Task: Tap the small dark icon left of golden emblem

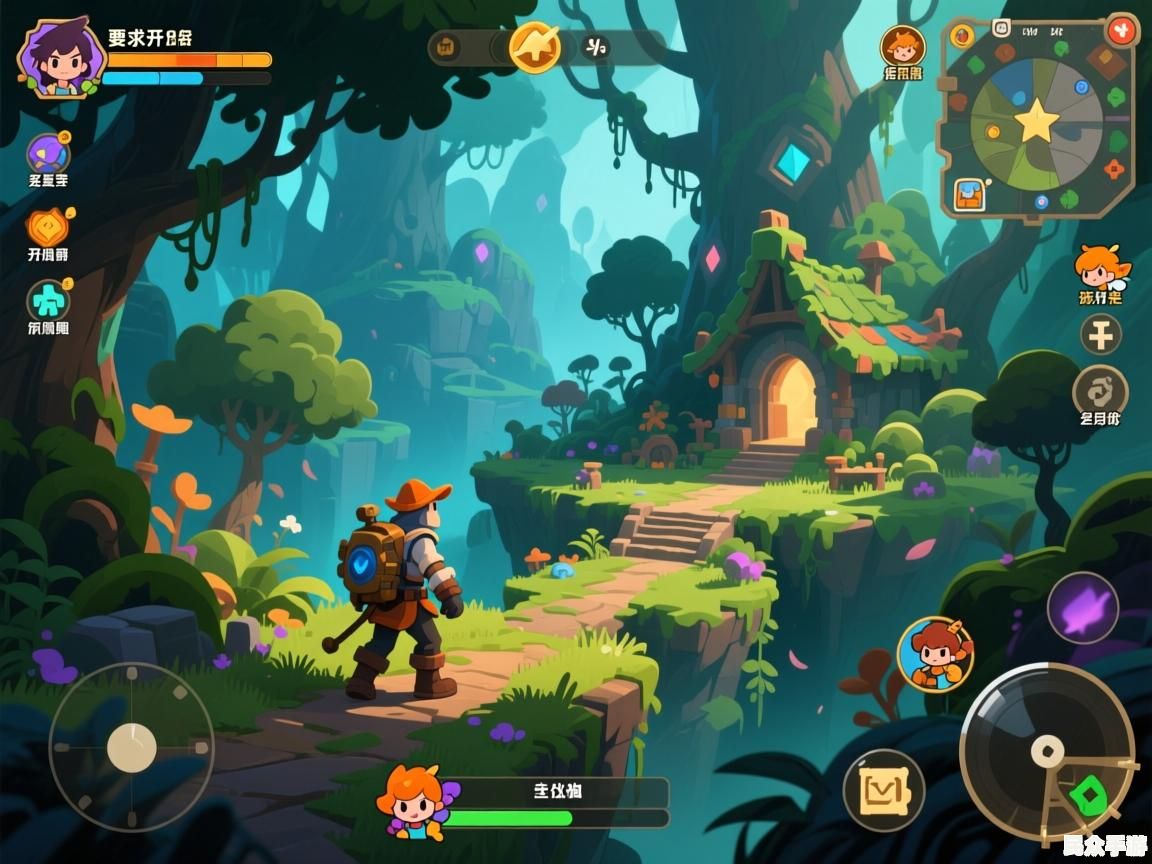Action: click(x=447, y=47)
